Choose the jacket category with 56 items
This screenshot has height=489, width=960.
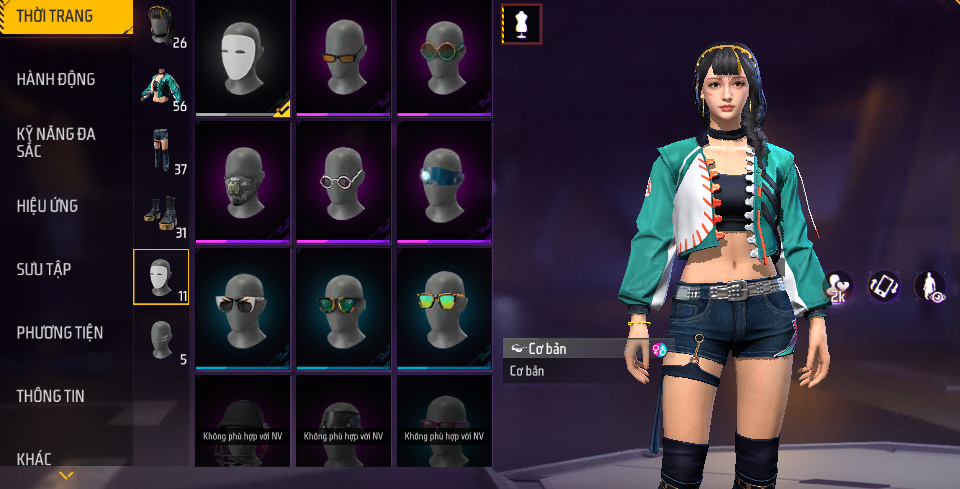tap(162, 88)
